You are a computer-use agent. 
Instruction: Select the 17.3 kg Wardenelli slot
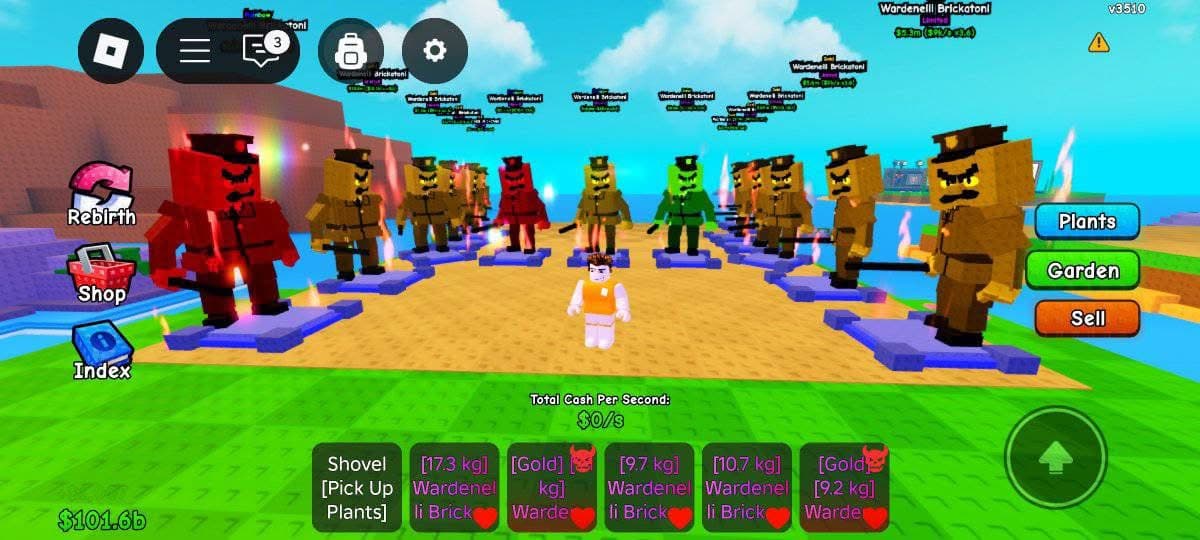(x=454, y=488)
